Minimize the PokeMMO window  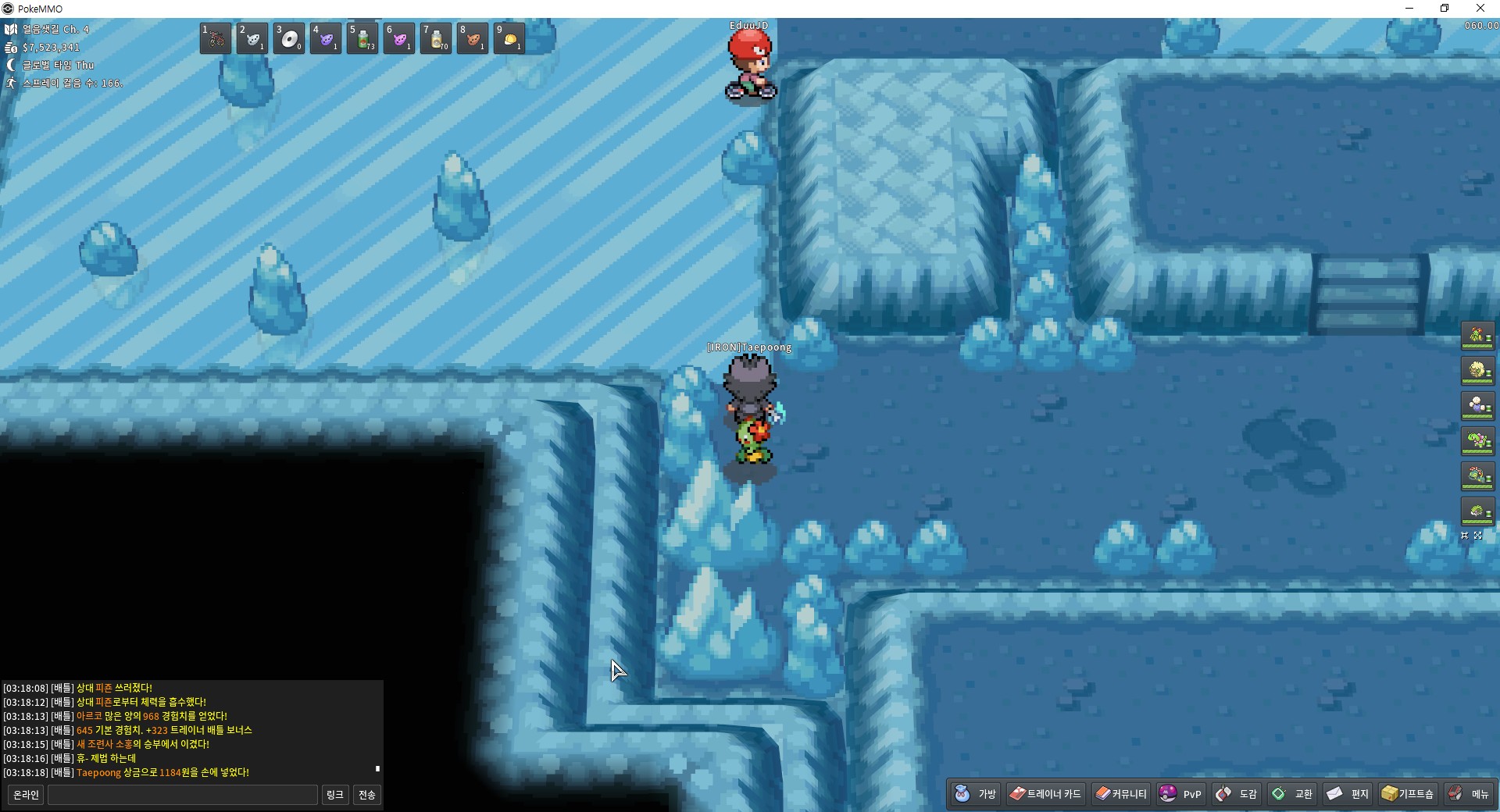coord(1409,9)
